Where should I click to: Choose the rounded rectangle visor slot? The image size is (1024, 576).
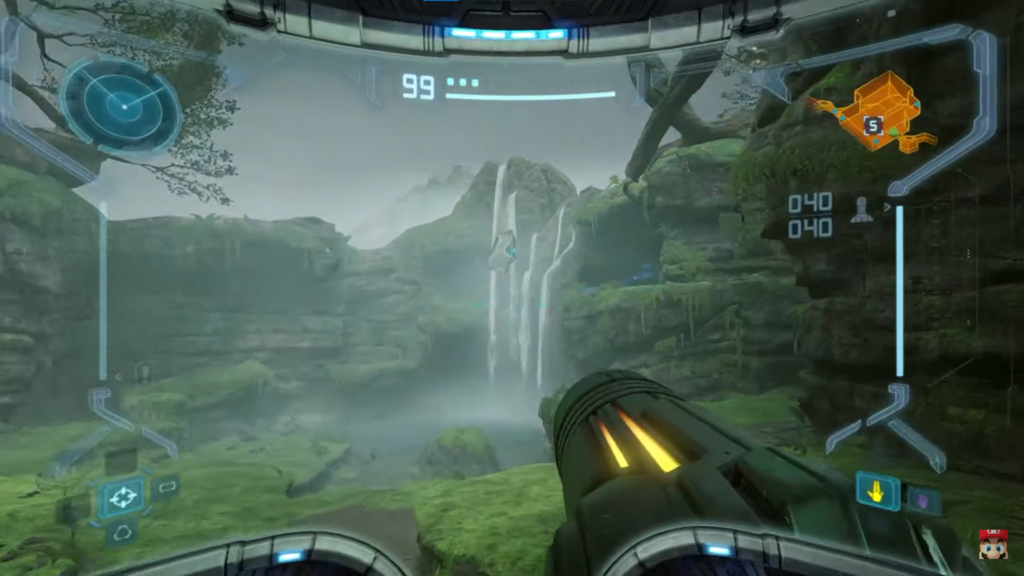[x=167, y=487]
